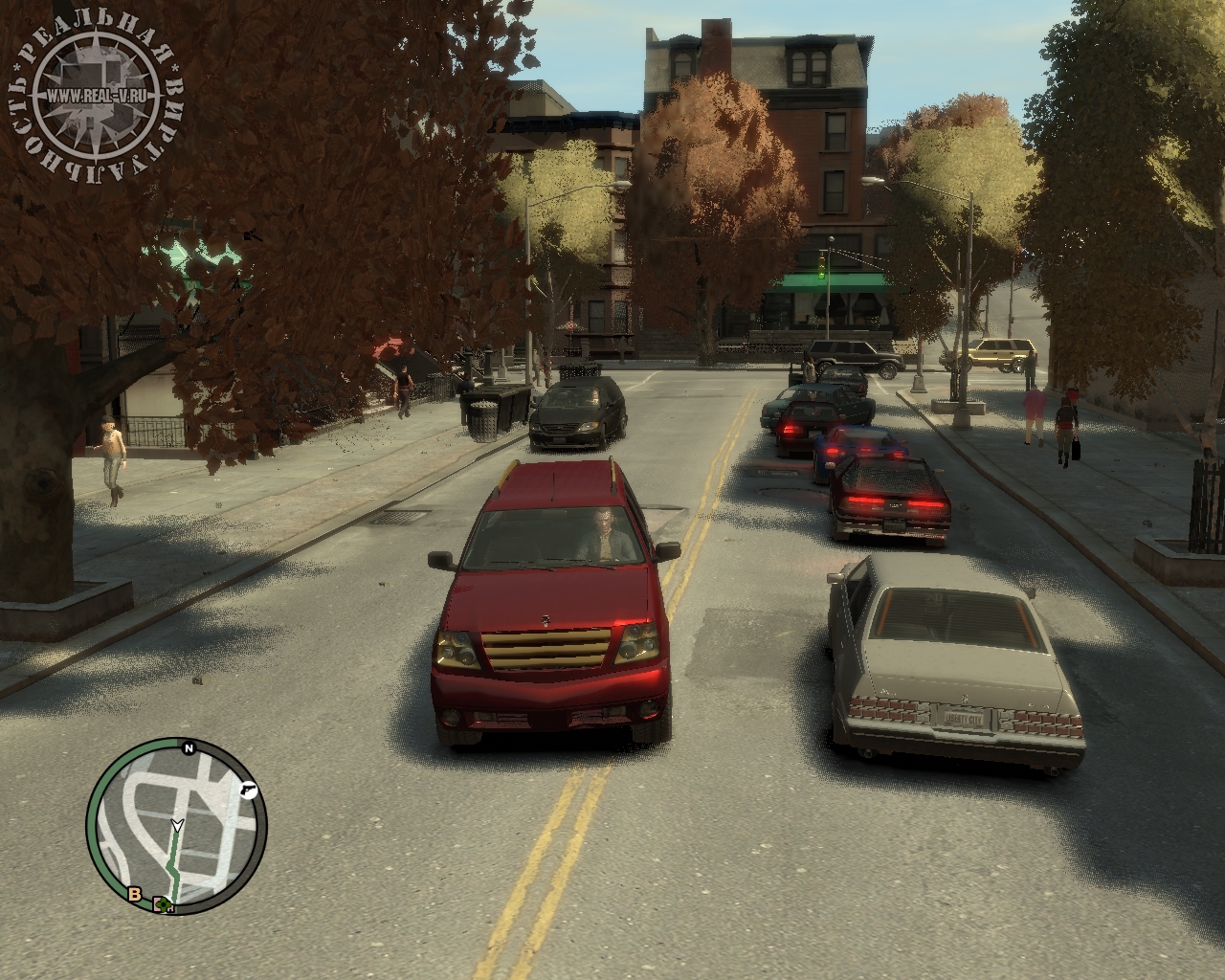Image resolution: width=1225 pixels, height=980 pixels.
Task: Click the white player arrow on the radar
Action: 177,825
